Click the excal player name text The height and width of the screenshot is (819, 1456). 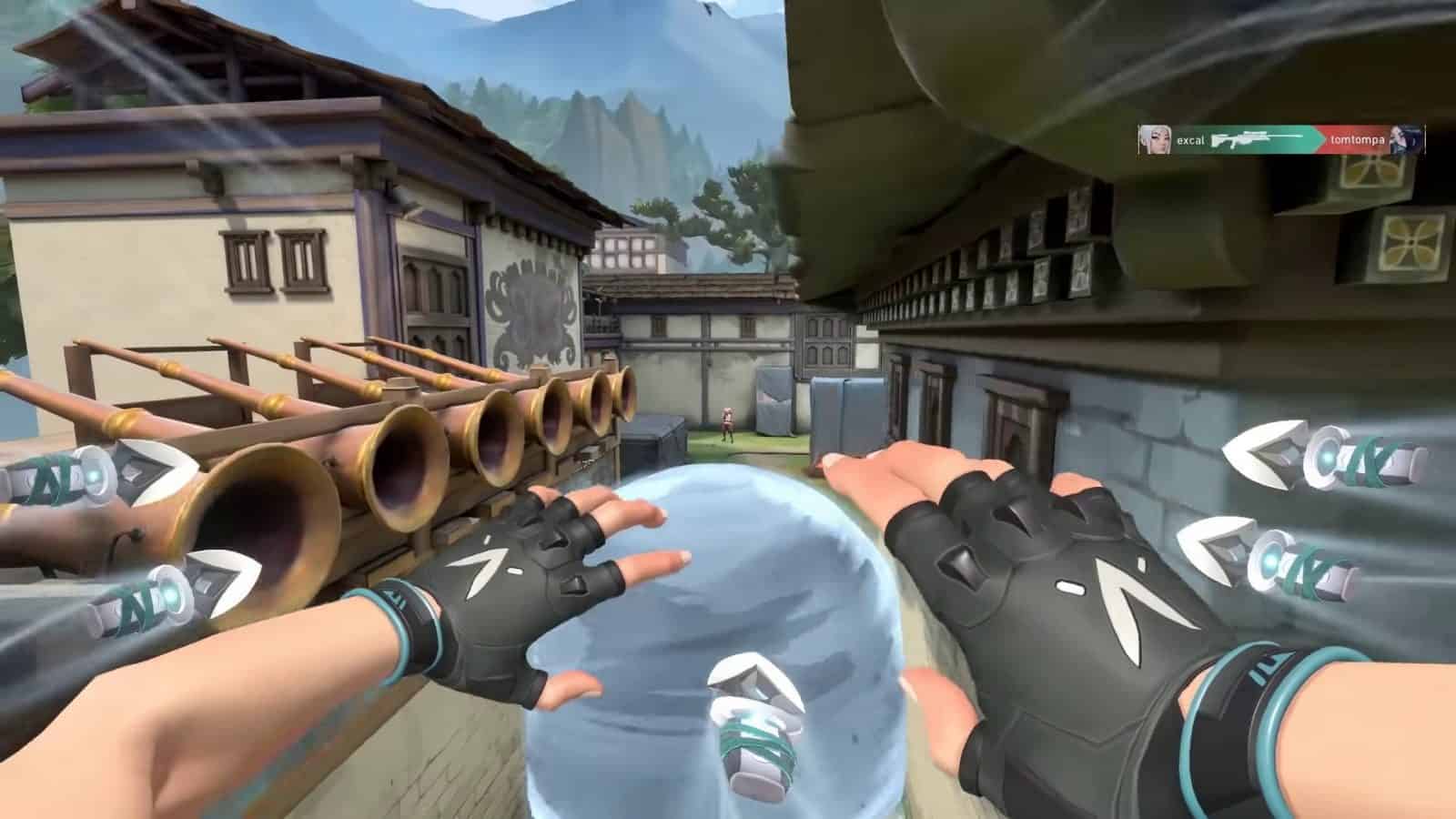pos(1191,139)
